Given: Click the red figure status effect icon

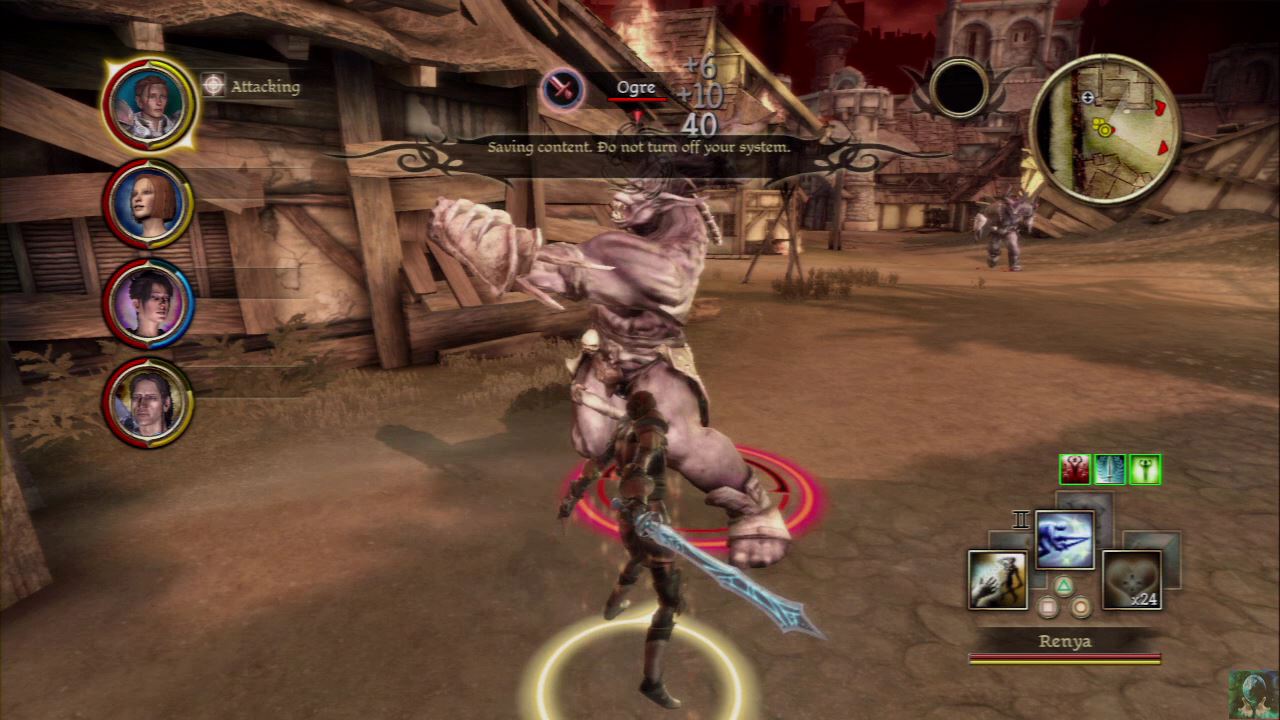Looking at the screenshot, I should [x=1075, y=469].
